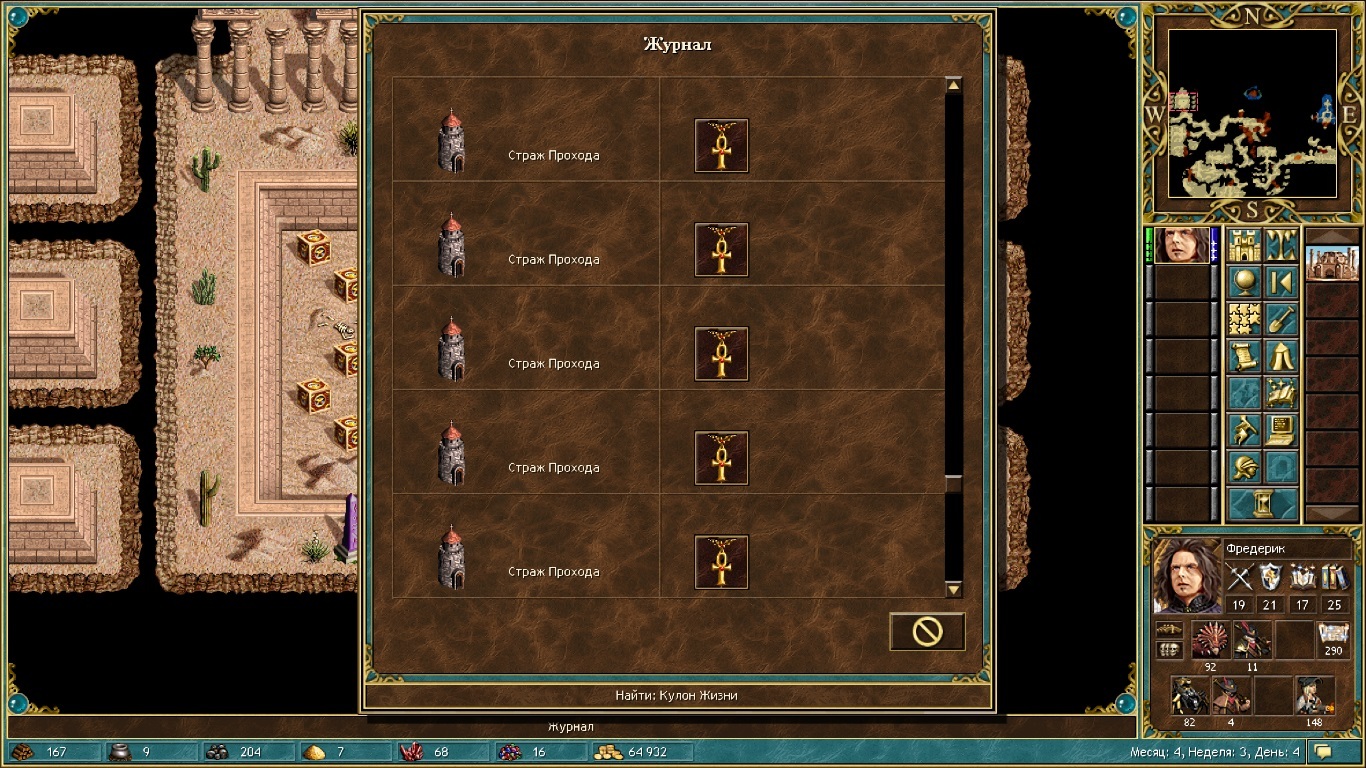Put the hero to sleep with the tent button
The width and height of the screenshot is (1366, 768).
(1281, 356)
